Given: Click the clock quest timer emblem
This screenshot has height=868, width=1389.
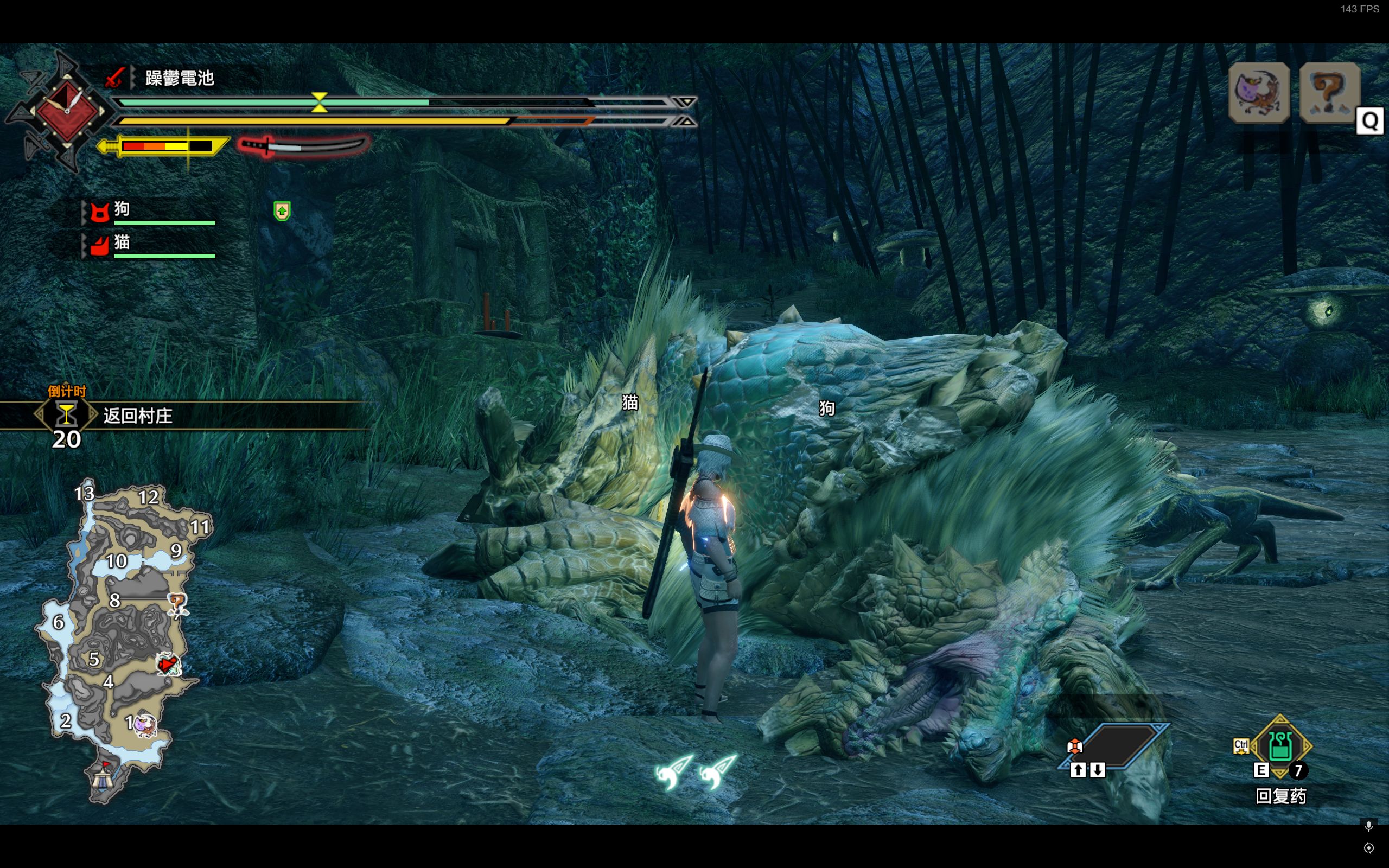Looking at the screenshot, I should [67, 110].
